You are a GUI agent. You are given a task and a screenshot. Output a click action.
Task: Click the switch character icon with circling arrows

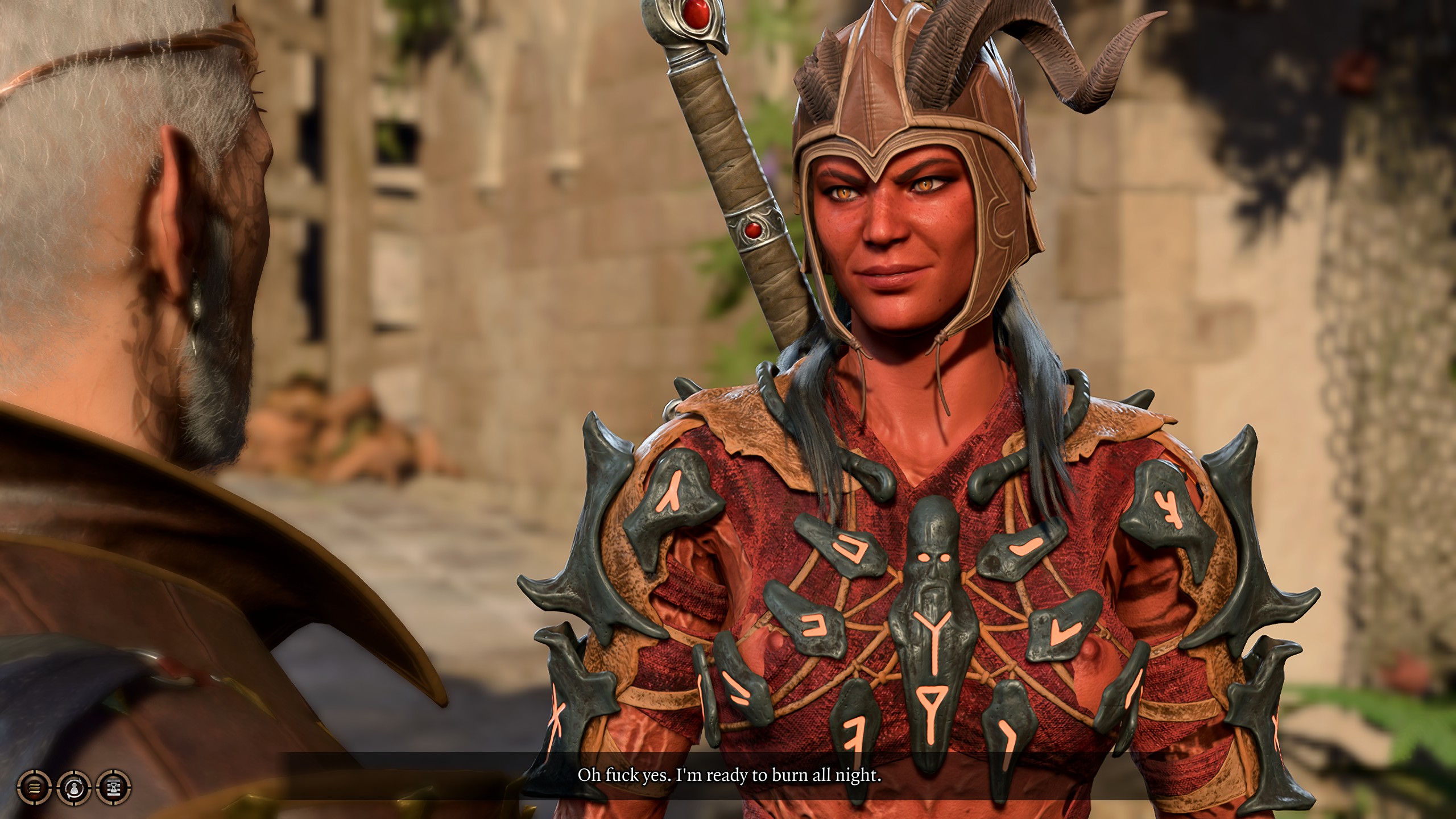click(74, 788)
